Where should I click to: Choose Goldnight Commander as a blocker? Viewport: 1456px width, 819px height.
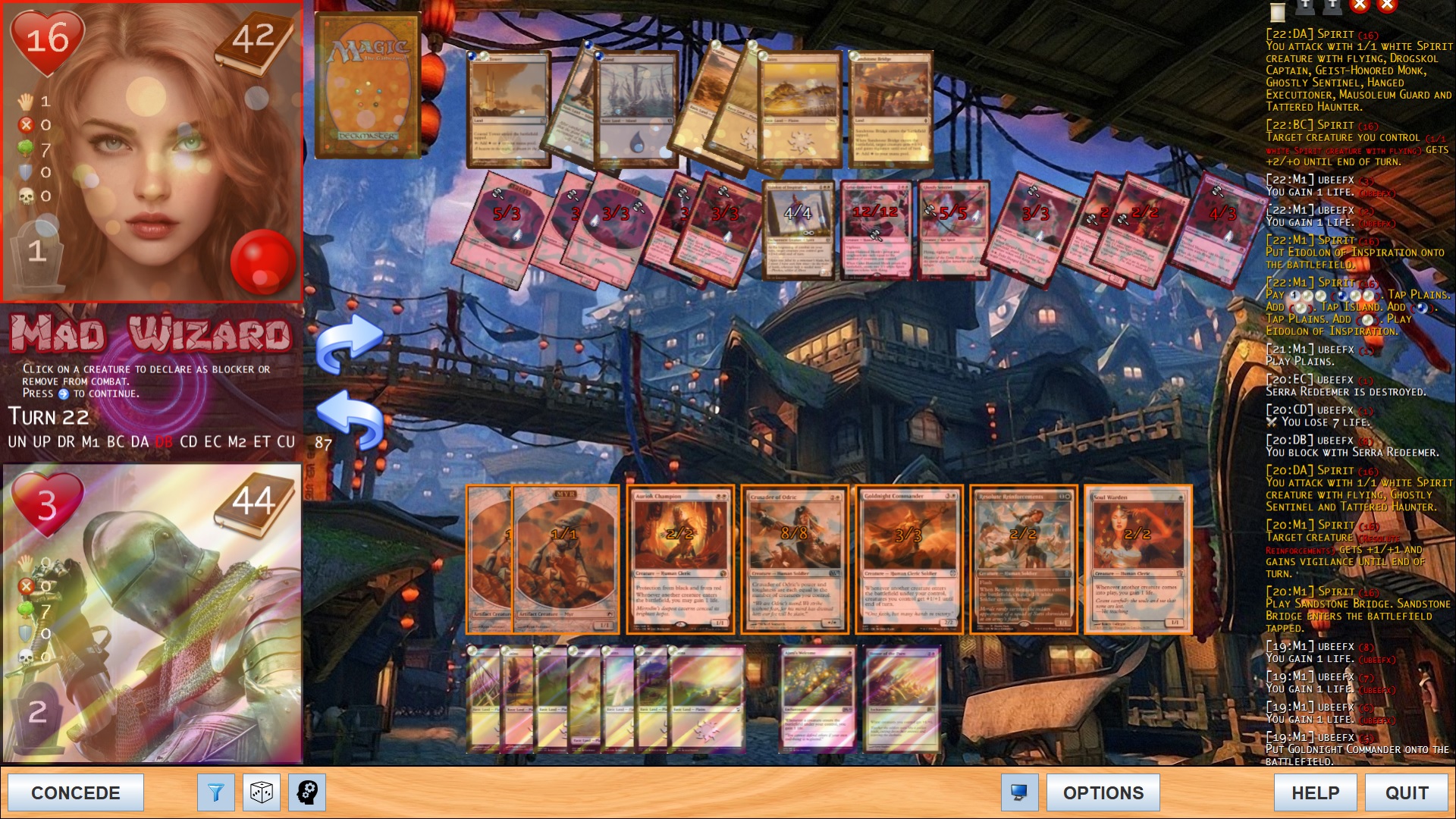point(909,559)
